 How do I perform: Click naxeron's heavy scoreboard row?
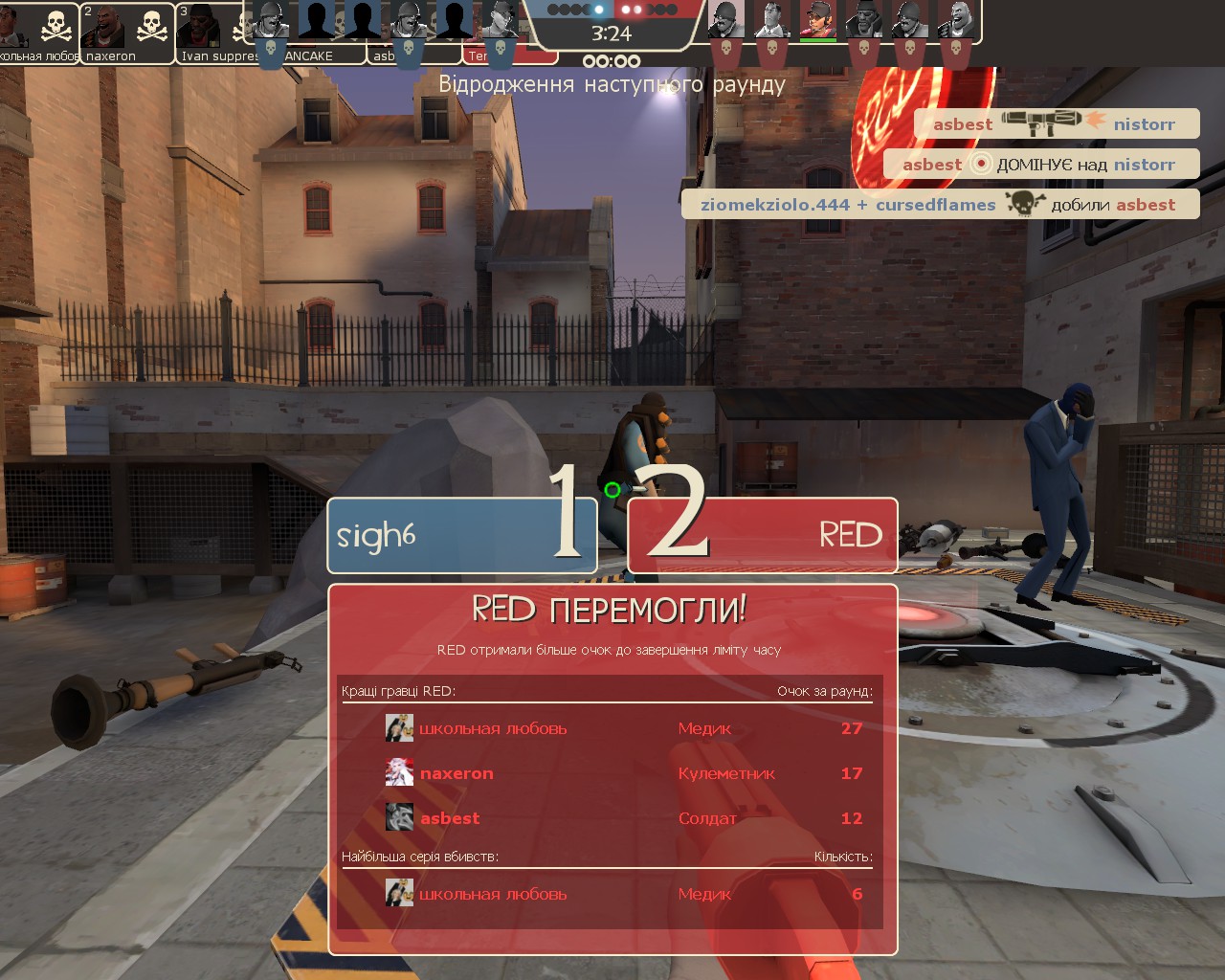tap(612, 773)
